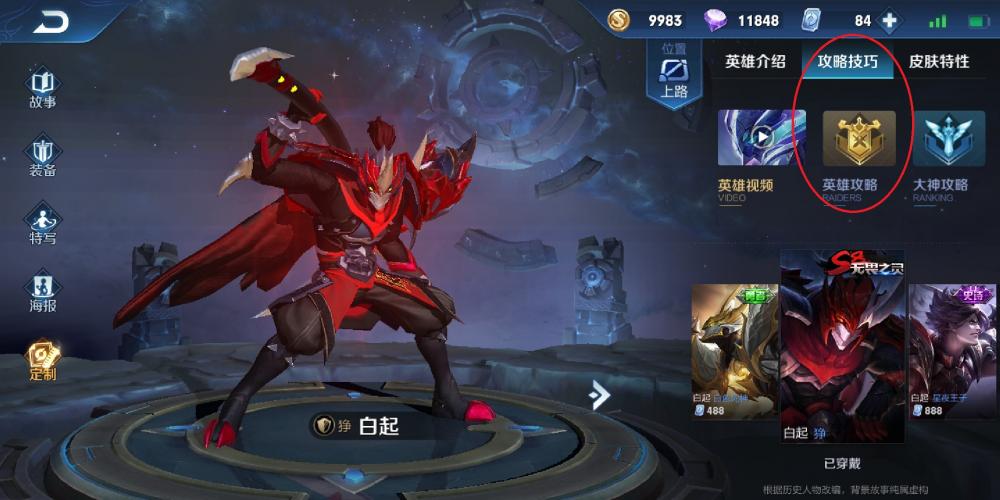Select the golden skin card priced 488
1000x500 pixels.
click(x=734, y=350)
